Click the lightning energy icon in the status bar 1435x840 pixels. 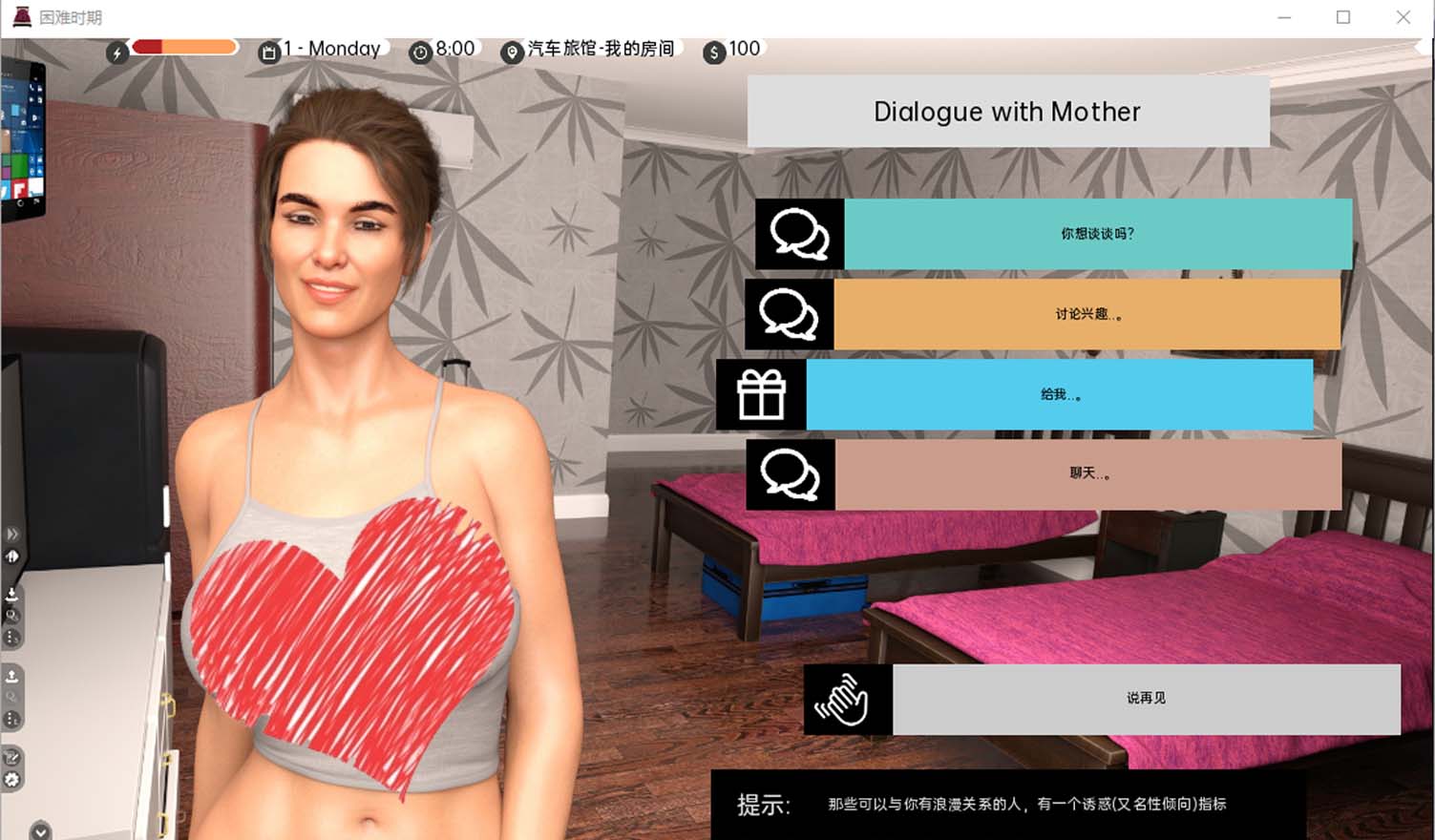coord(116,52)
